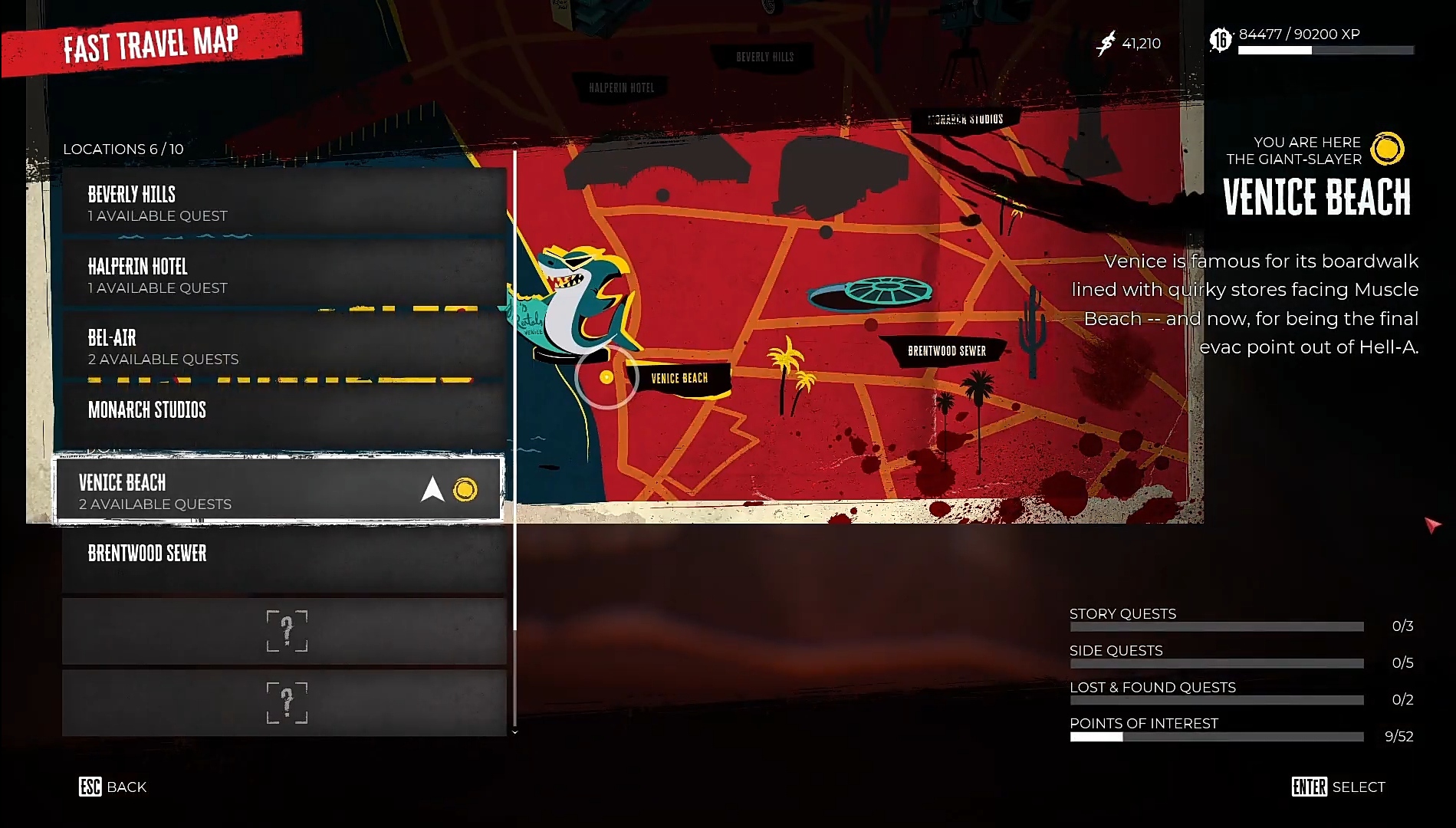
Task: Confirm the destination with the Select button
Action: (x=1338, y=787)
